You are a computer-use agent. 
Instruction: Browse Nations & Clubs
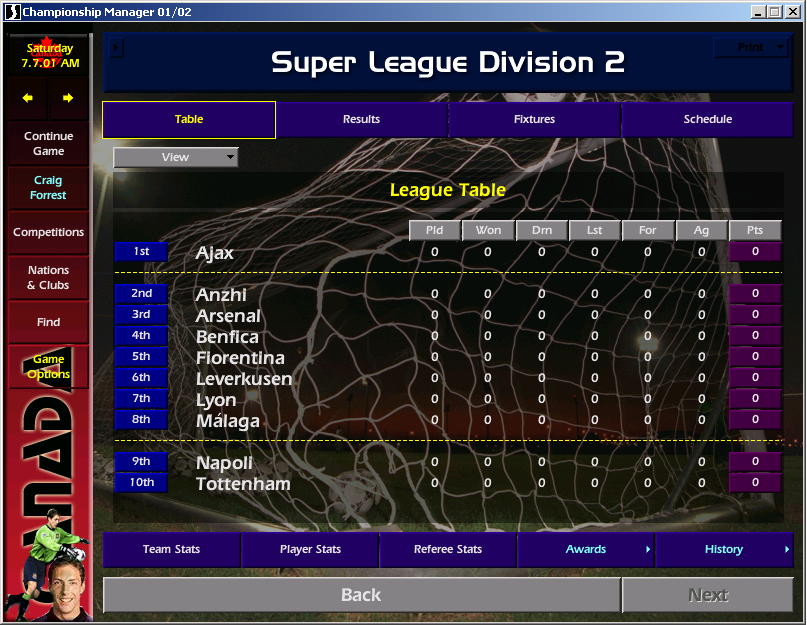[48, 277]
